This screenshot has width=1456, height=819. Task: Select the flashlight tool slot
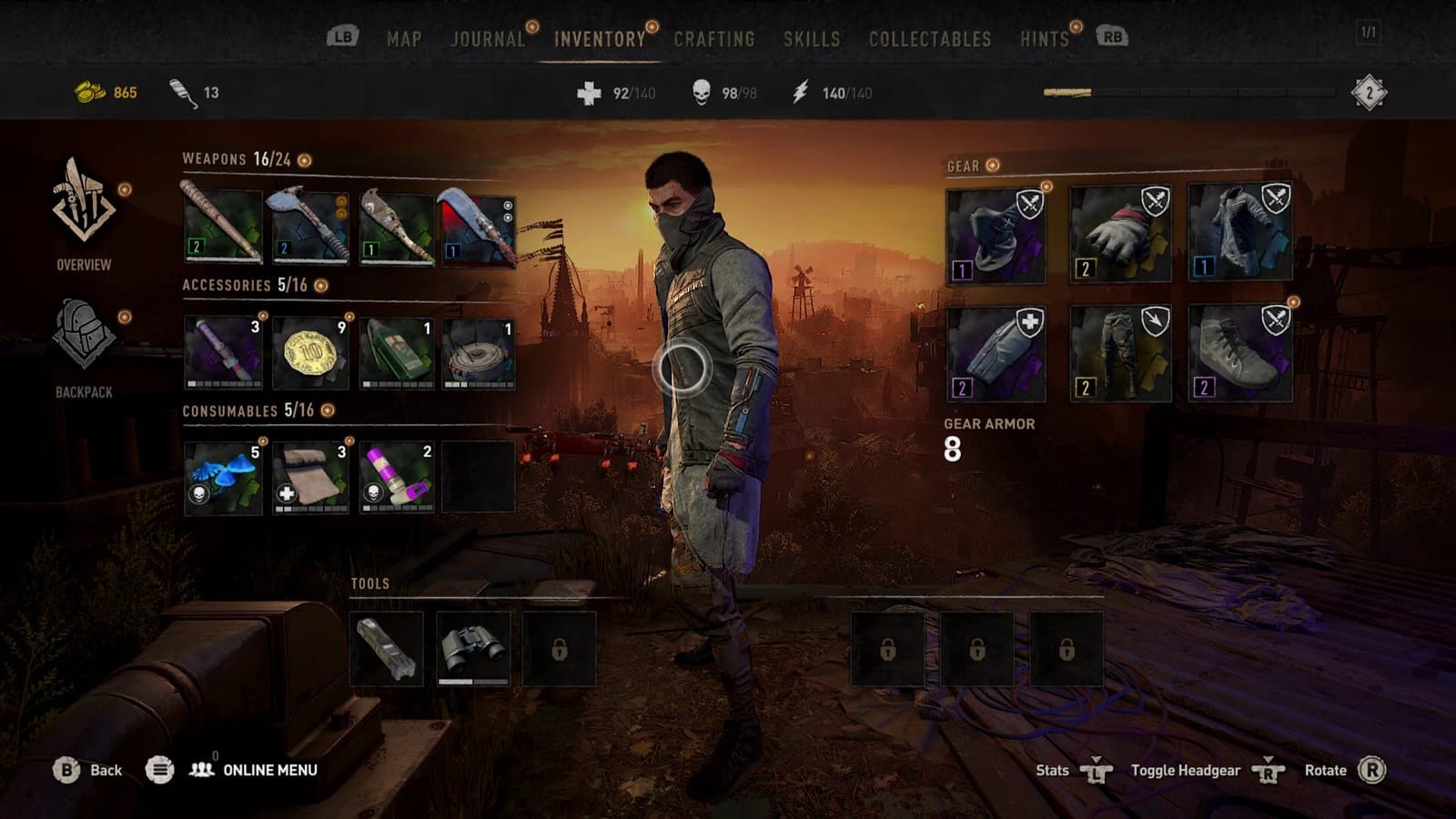pos(387,648)
